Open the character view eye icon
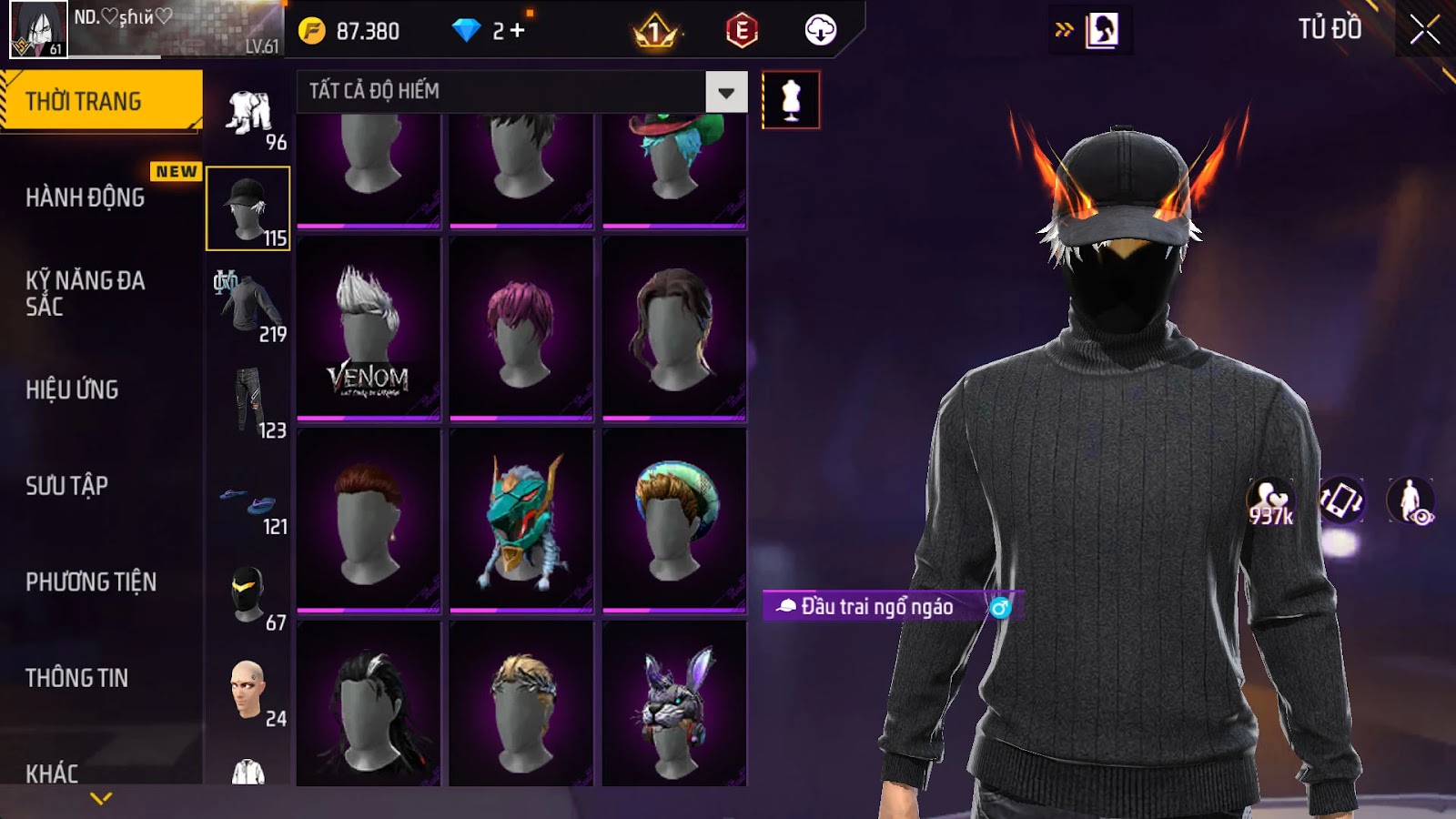The image size is (1456, 819). pos(1410,500)
